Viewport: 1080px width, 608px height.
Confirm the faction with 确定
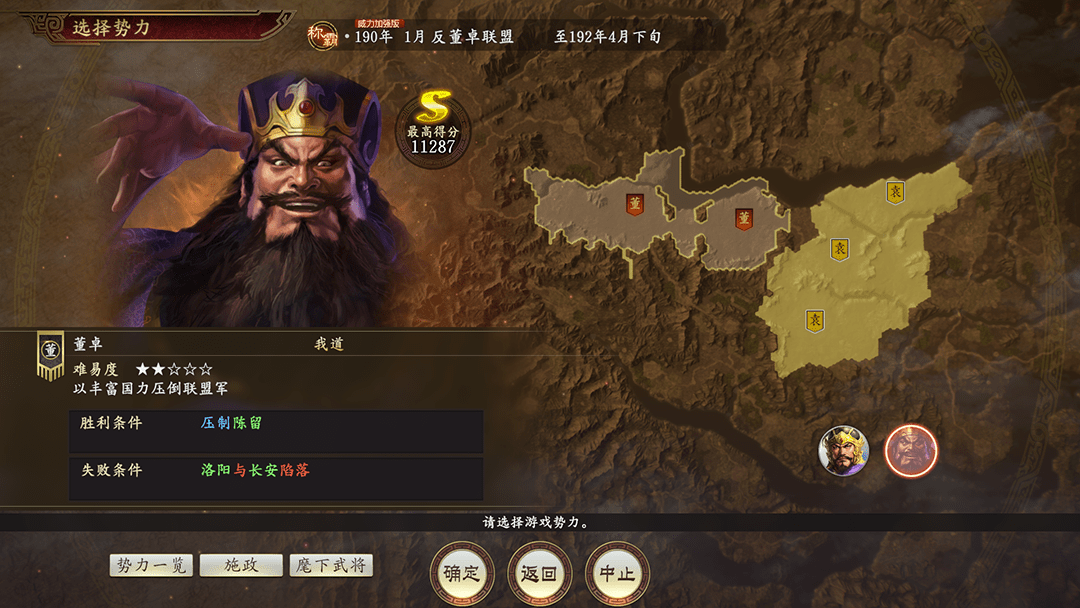(462, 574)
